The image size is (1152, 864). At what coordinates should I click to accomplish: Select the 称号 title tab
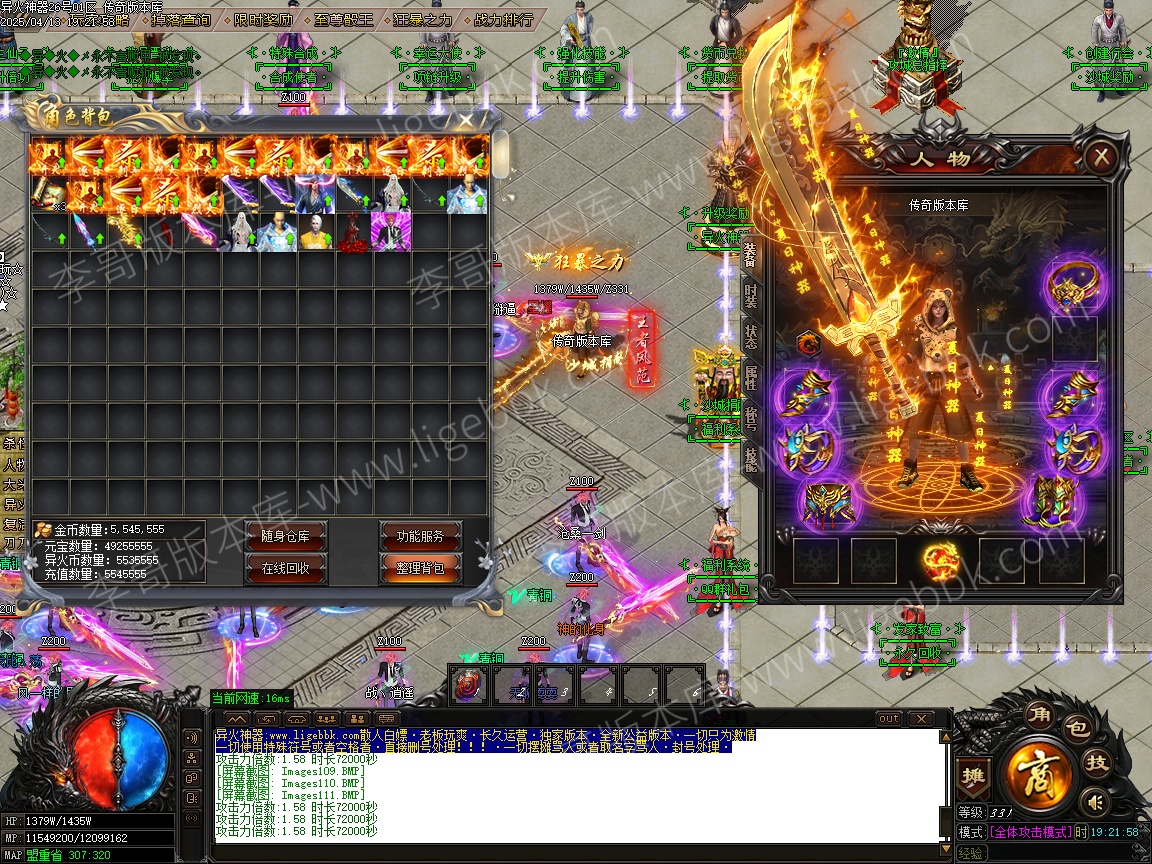click(x=750, y=419)
